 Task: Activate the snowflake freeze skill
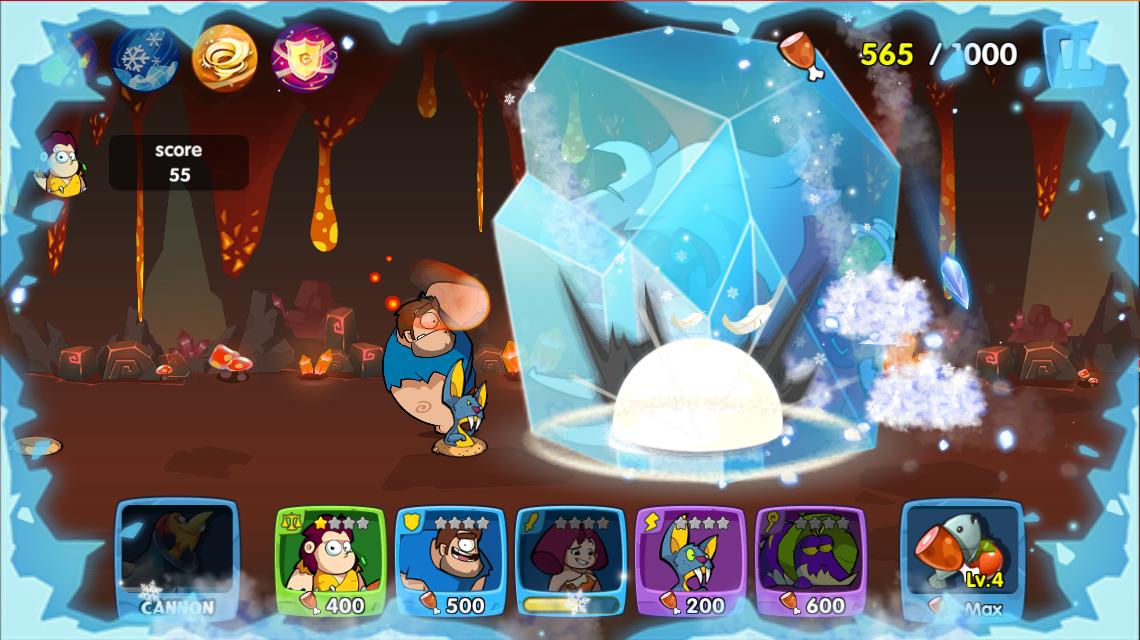click(144, 57)
